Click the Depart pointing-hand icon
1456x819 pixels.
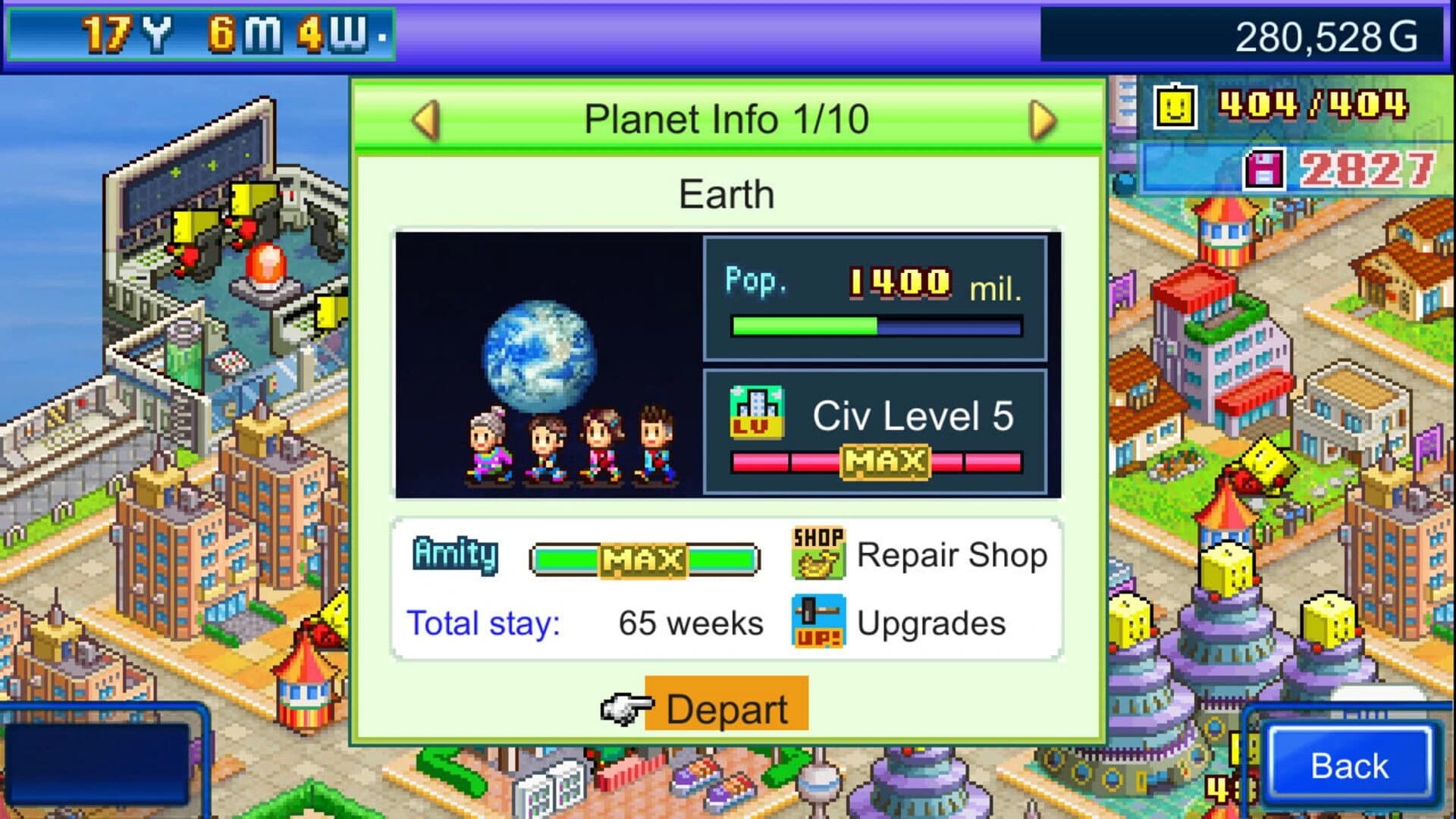point(626,708)
